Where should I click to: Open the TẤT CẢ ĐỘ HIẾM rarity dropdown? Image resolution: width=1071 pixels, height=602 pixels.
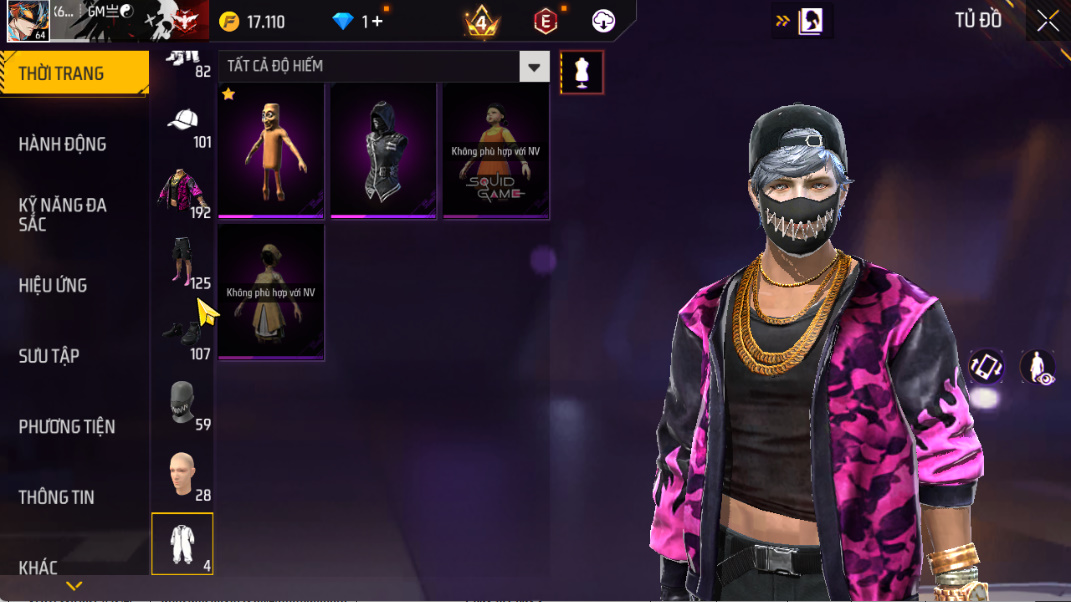tap(535, 67)
